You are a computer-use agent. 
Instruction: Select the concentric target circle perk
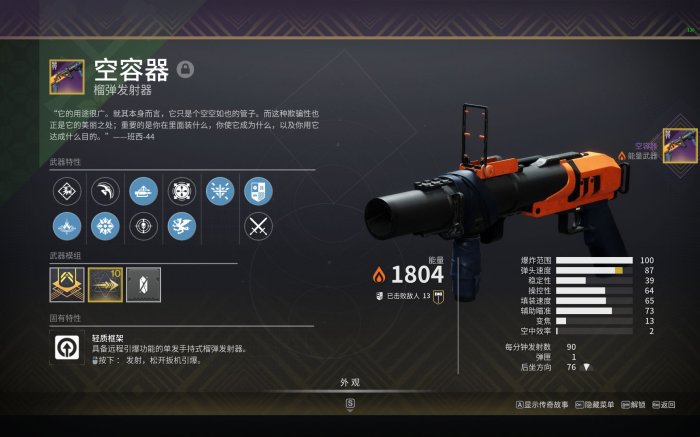coord(143,226)
